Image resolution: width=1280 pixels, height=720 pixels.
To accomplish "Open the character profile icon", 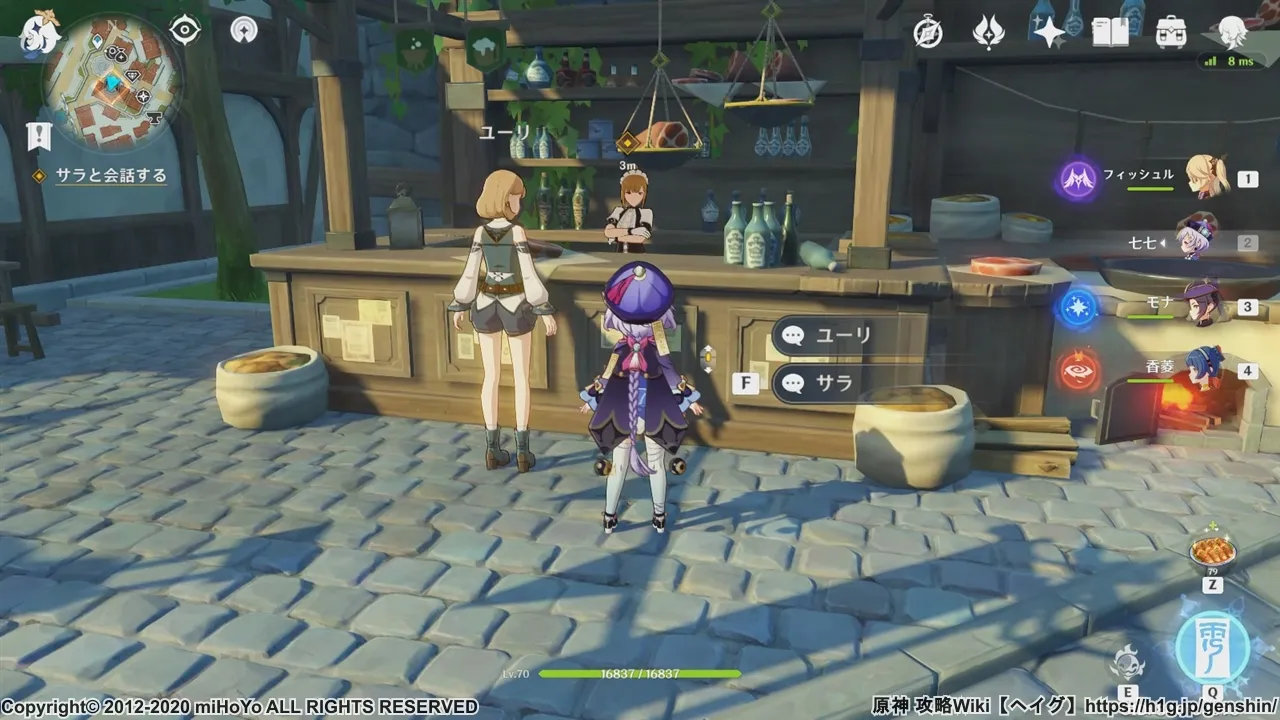I will click(1233, 32).
